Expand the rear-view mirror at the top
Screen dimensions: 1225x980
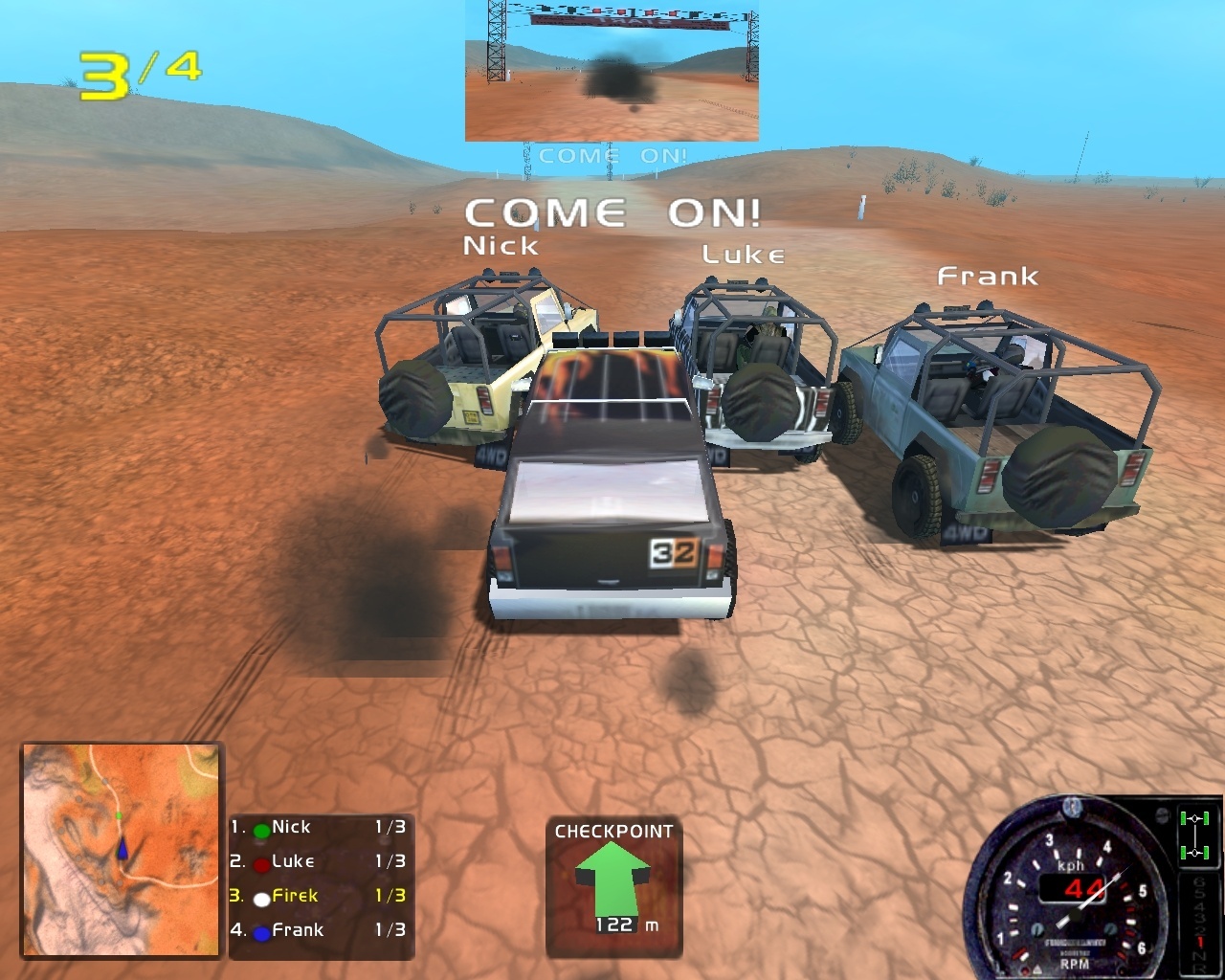click(x=612, y=71)
